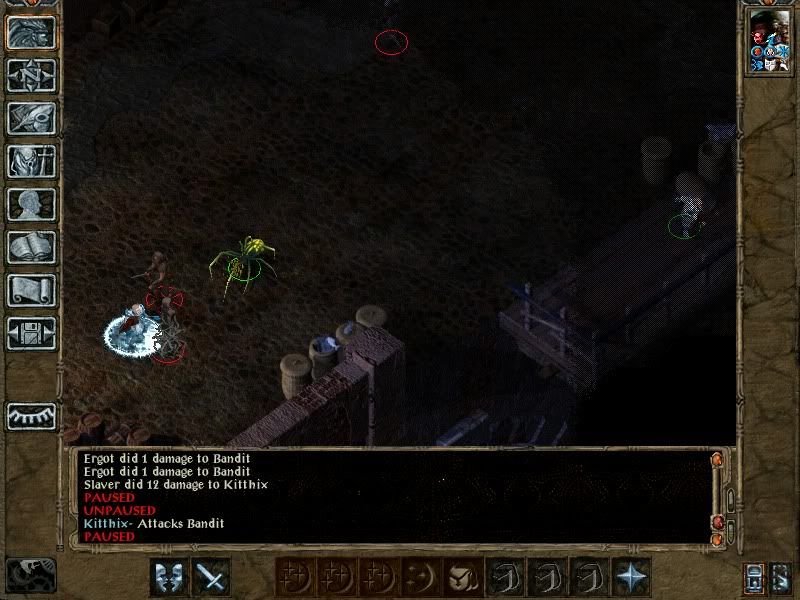Select the character portrait in the right panel

point(770,40)
